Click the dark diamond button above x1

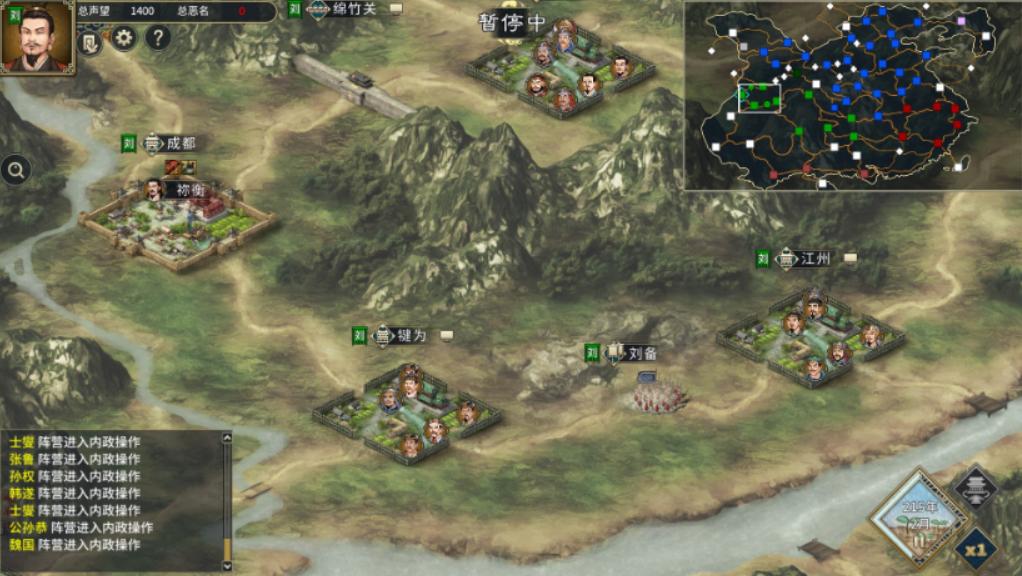point(975,487)
